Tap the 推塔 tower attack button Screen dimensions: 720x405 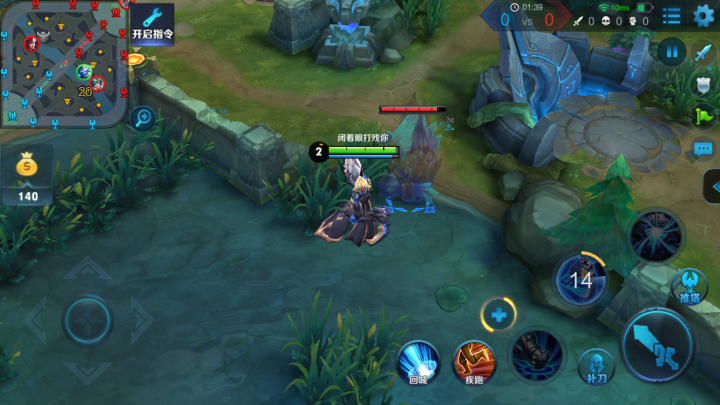(689, 286)
